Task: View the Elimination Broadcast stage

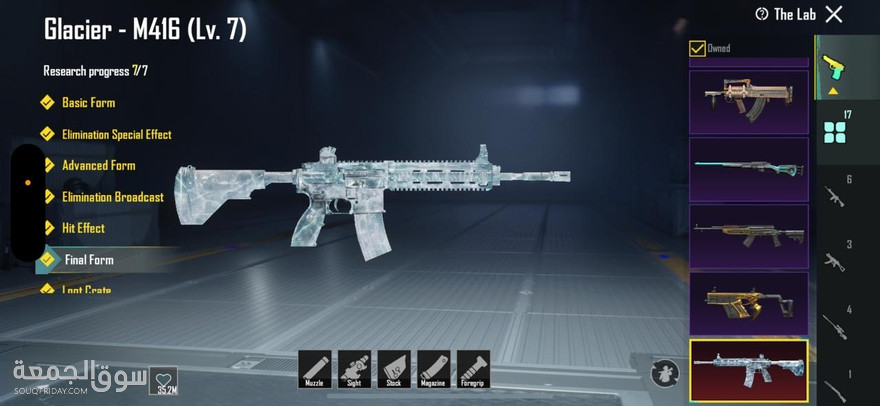Action: (x=112, y=197)
